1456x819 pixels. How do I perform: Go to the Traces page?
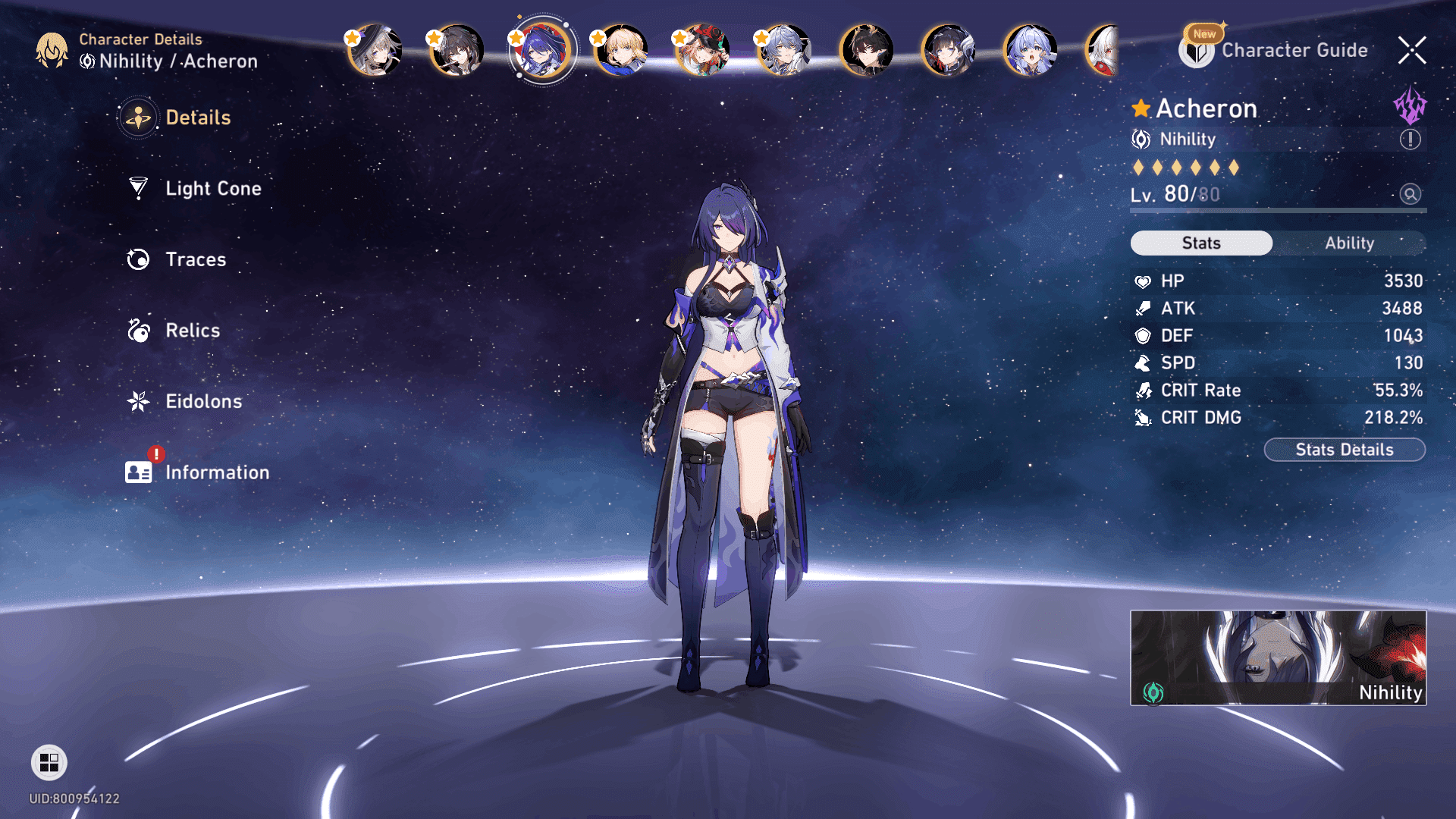(x=195, y=259)
